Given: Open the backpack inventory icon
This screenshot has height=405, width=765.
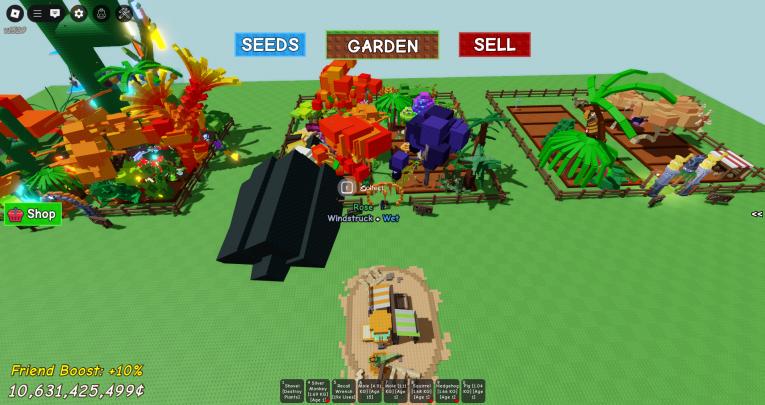Looking at the screenshot, I should click(x=101, y=13).
